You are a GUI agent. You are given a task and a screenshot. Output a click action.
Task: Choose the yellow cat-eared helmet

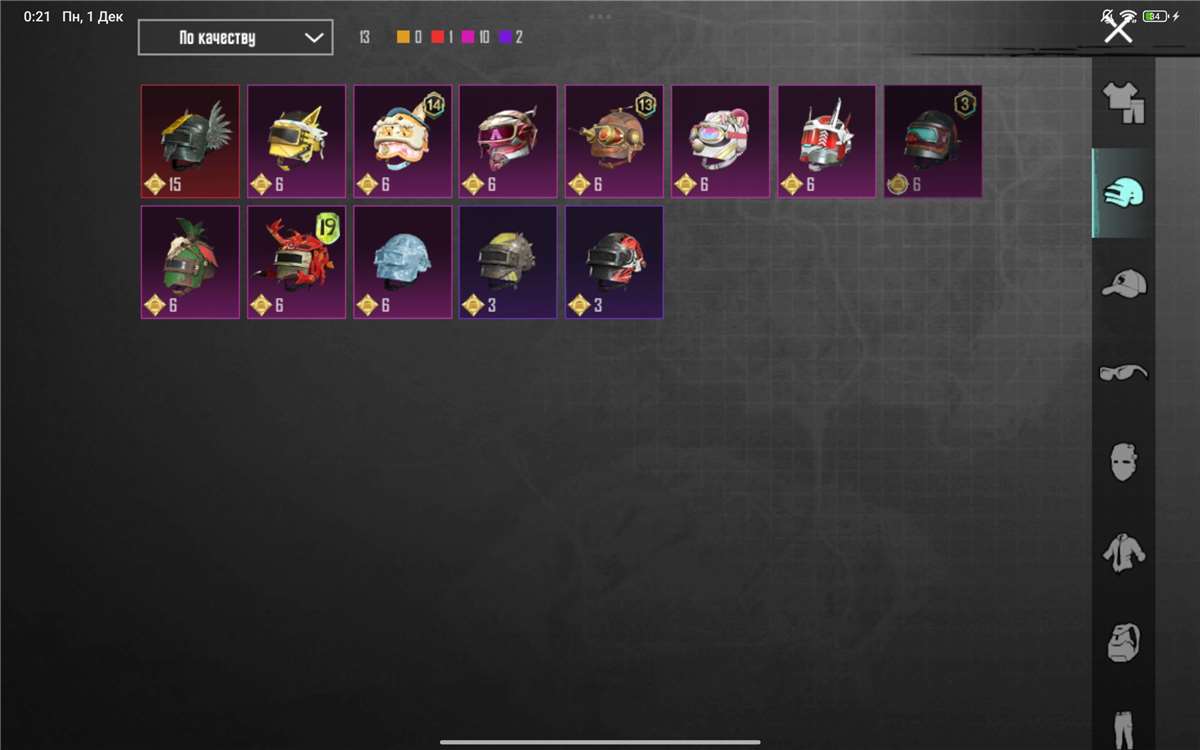point(296,141)
